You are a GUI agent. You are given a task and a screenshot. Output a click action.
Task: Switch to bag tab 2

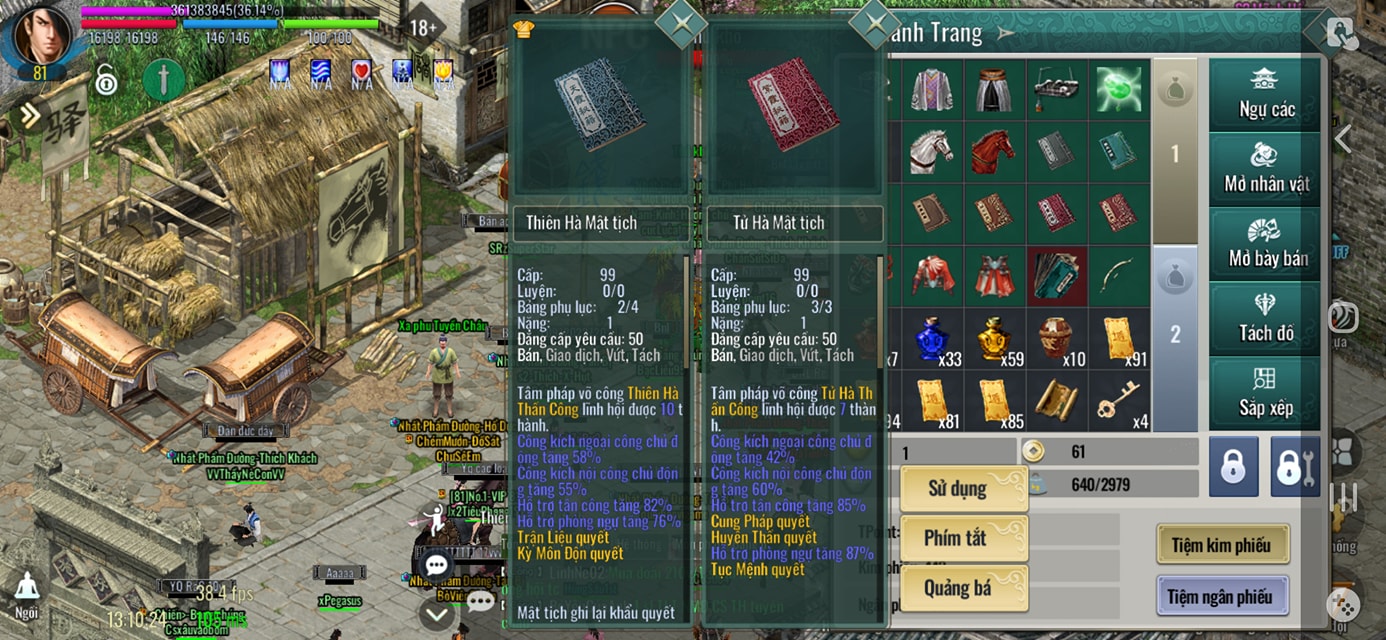click(1175, 335)
